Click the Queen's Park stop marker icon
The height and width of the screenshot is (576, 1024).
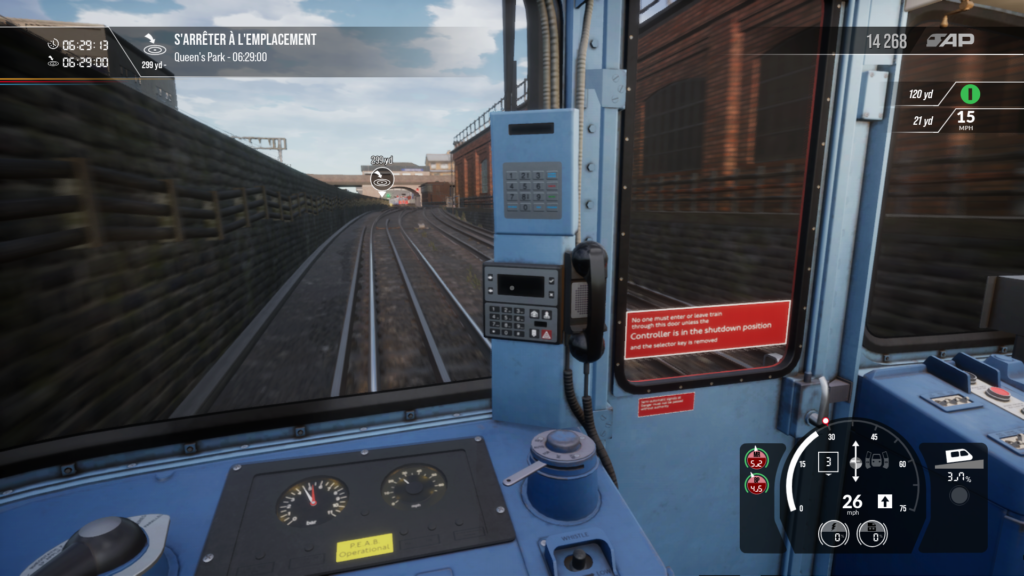pos(381,177)
